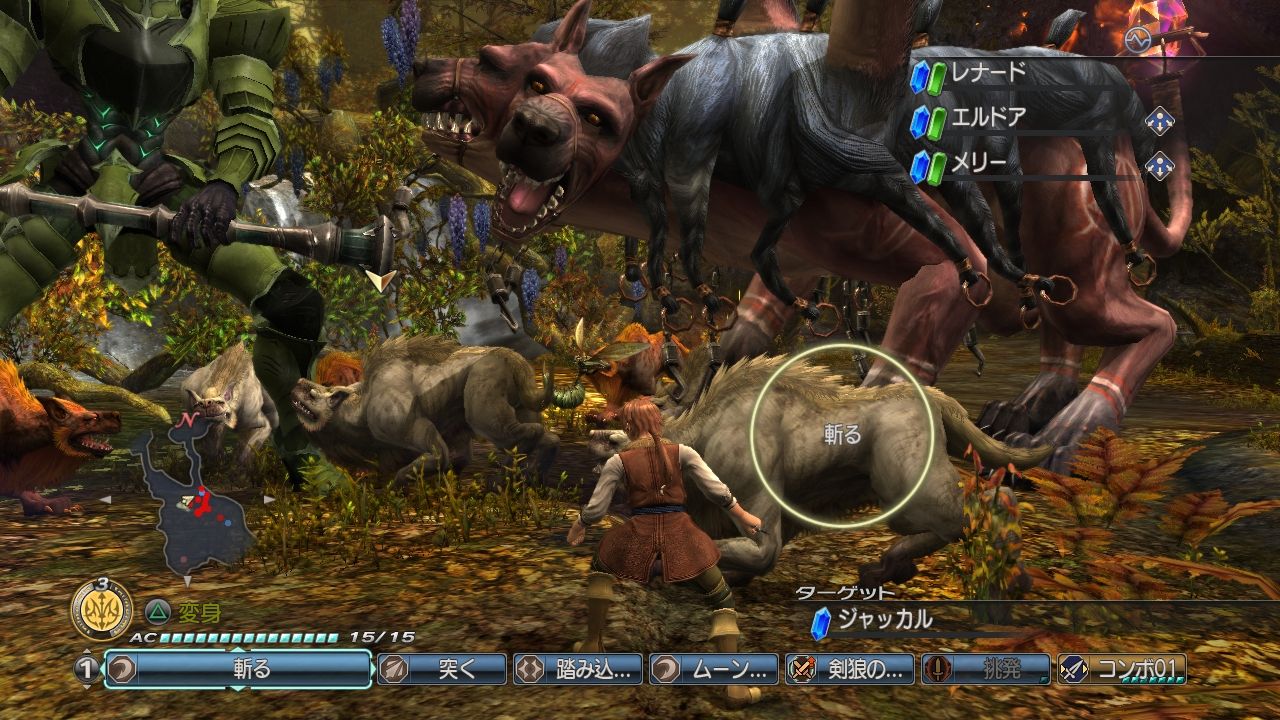1280x720 pixels.
Task: Choose the ムーン skill slot
Action: coord(714,669)
